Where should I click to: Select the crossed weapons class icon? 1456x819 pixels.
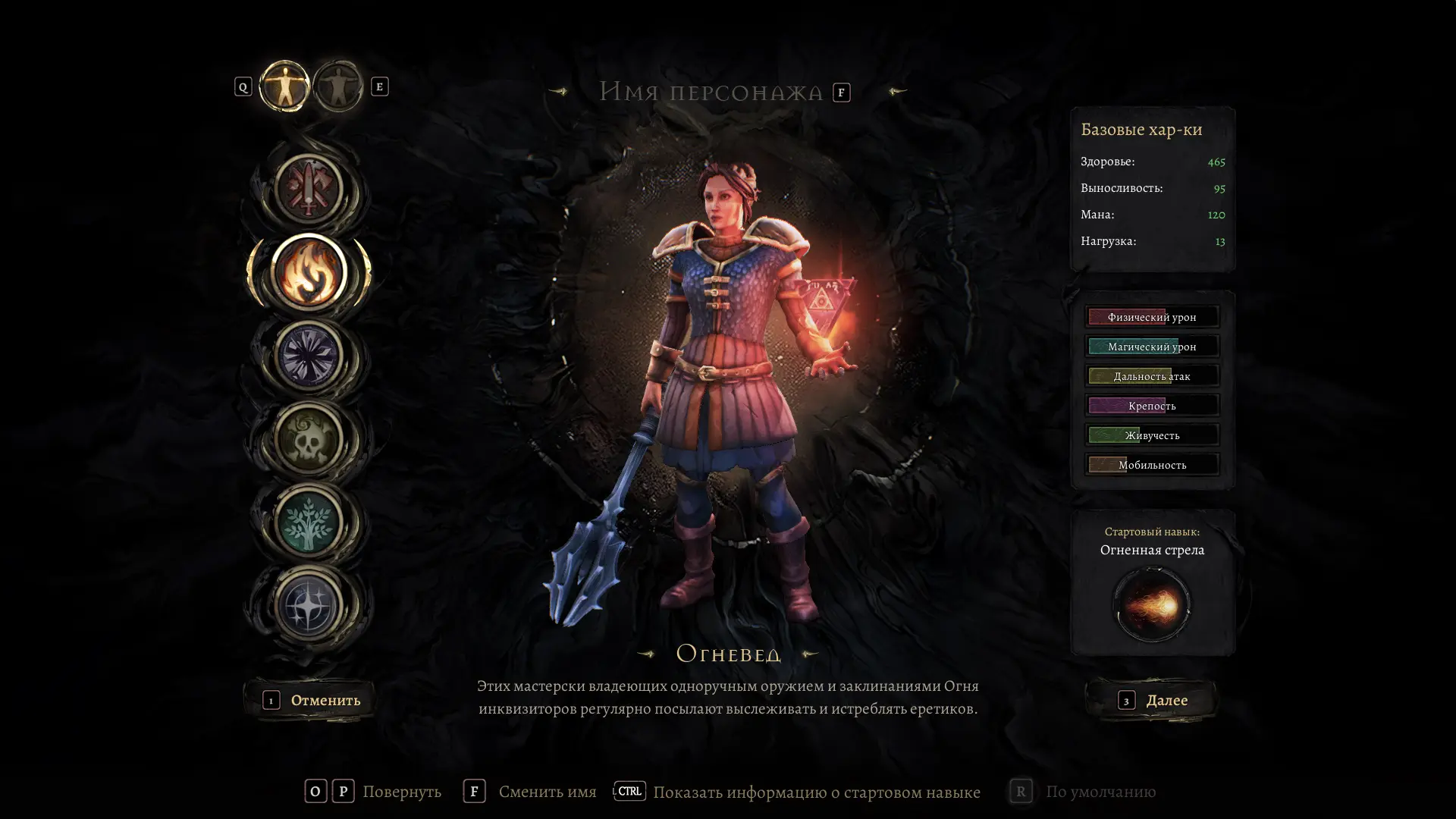[309, 190]
